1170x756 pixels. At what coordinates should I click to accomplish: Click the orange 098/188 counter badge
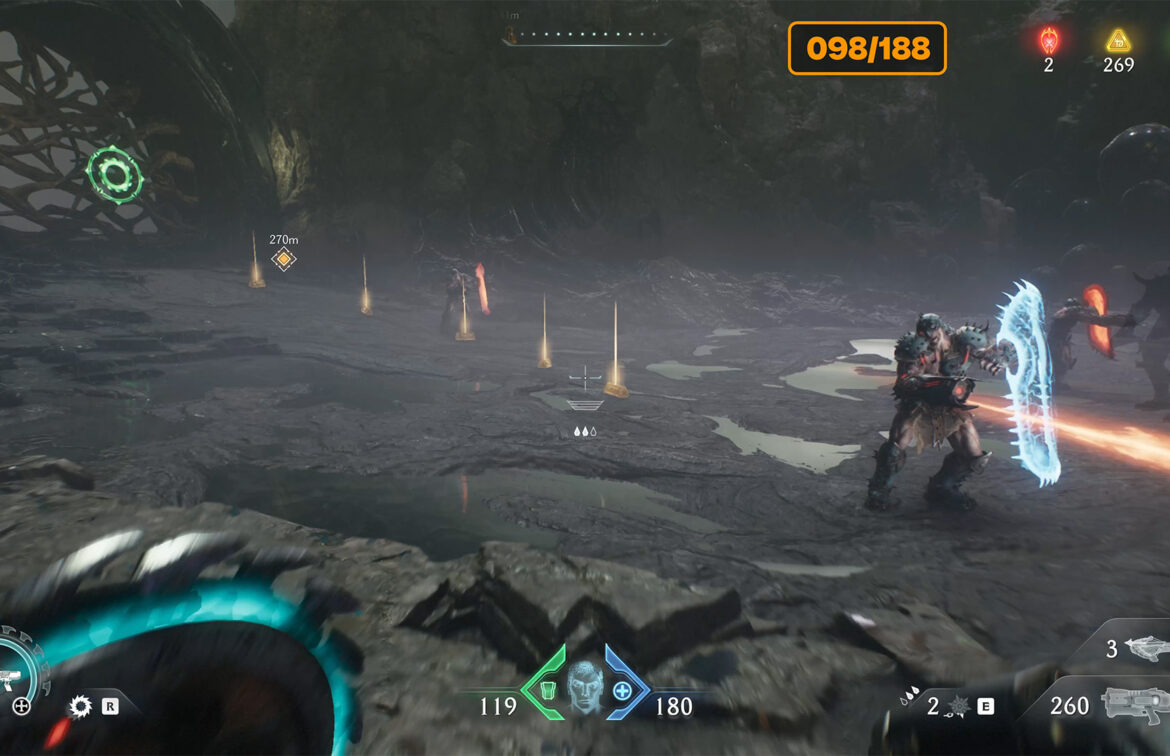867,48
